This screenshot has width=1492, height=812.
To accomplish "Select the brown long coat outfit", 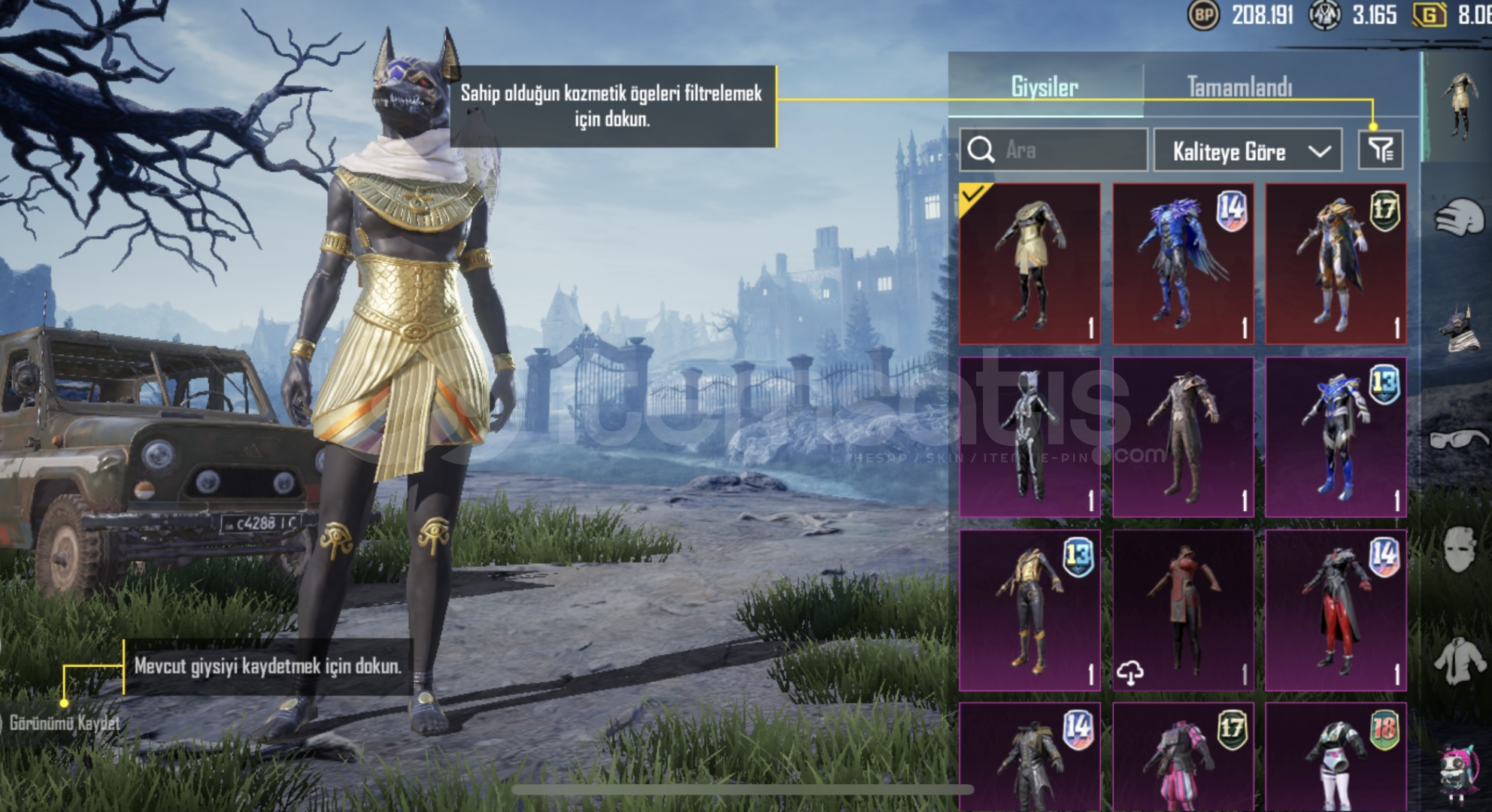I will (x=1183, y=437).
